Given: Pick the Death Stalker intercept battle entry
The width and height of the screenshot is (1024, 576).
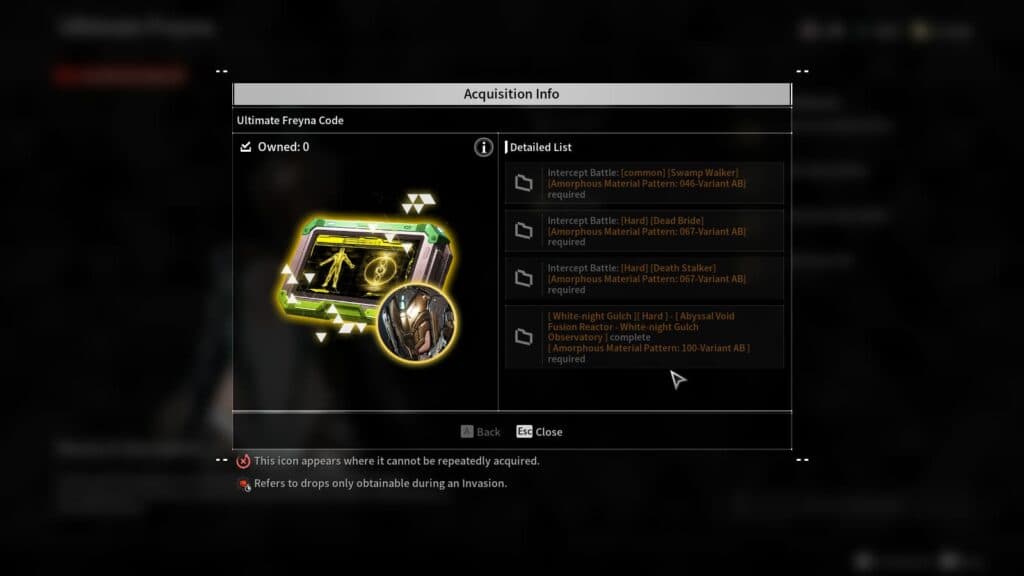Looking at the screenshot, I should click(x=644, y=279).
